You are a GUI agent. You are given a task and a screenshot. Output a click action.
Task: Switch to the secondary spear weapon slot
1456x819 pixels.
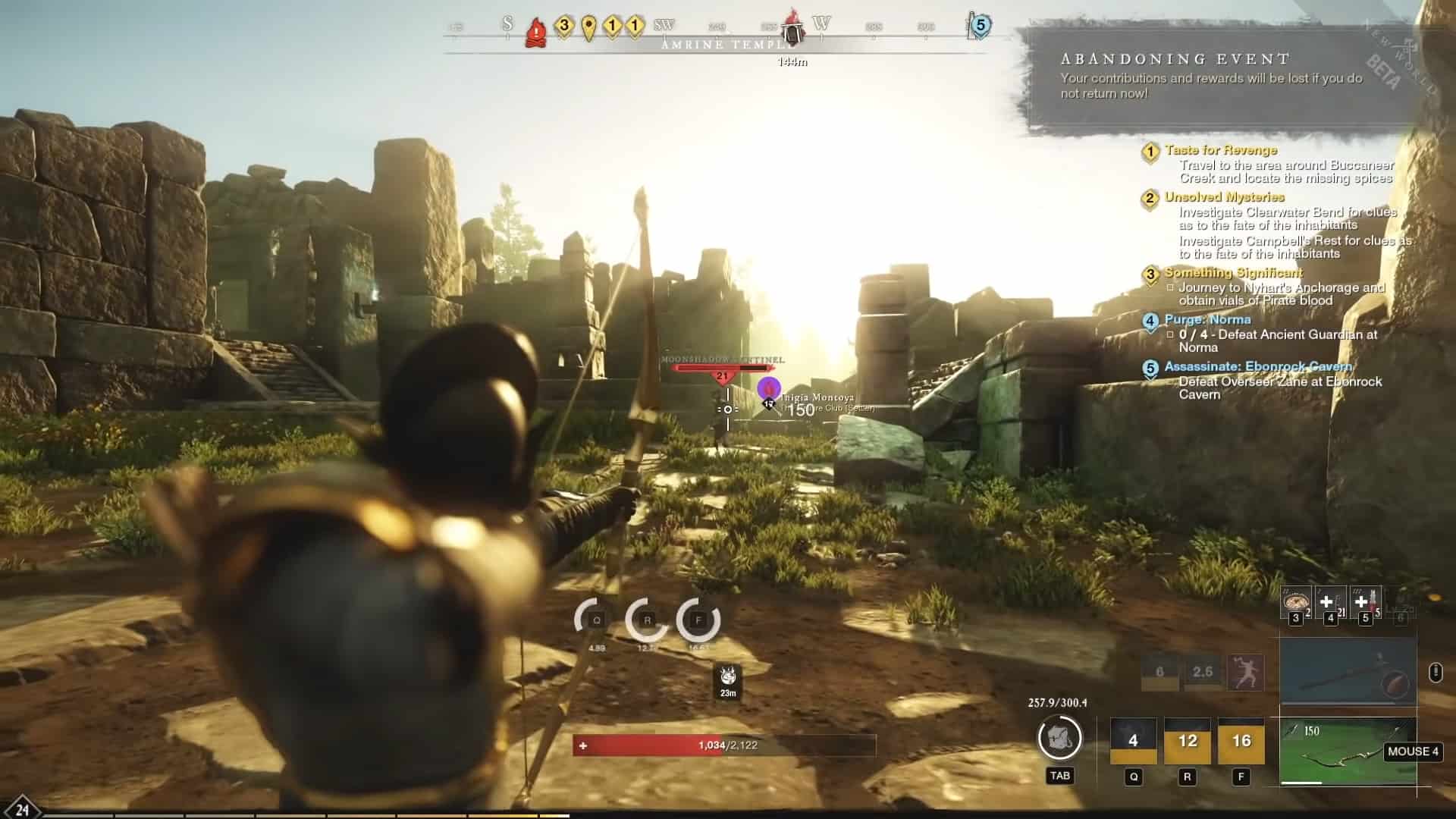click(x=1348, y=672)
